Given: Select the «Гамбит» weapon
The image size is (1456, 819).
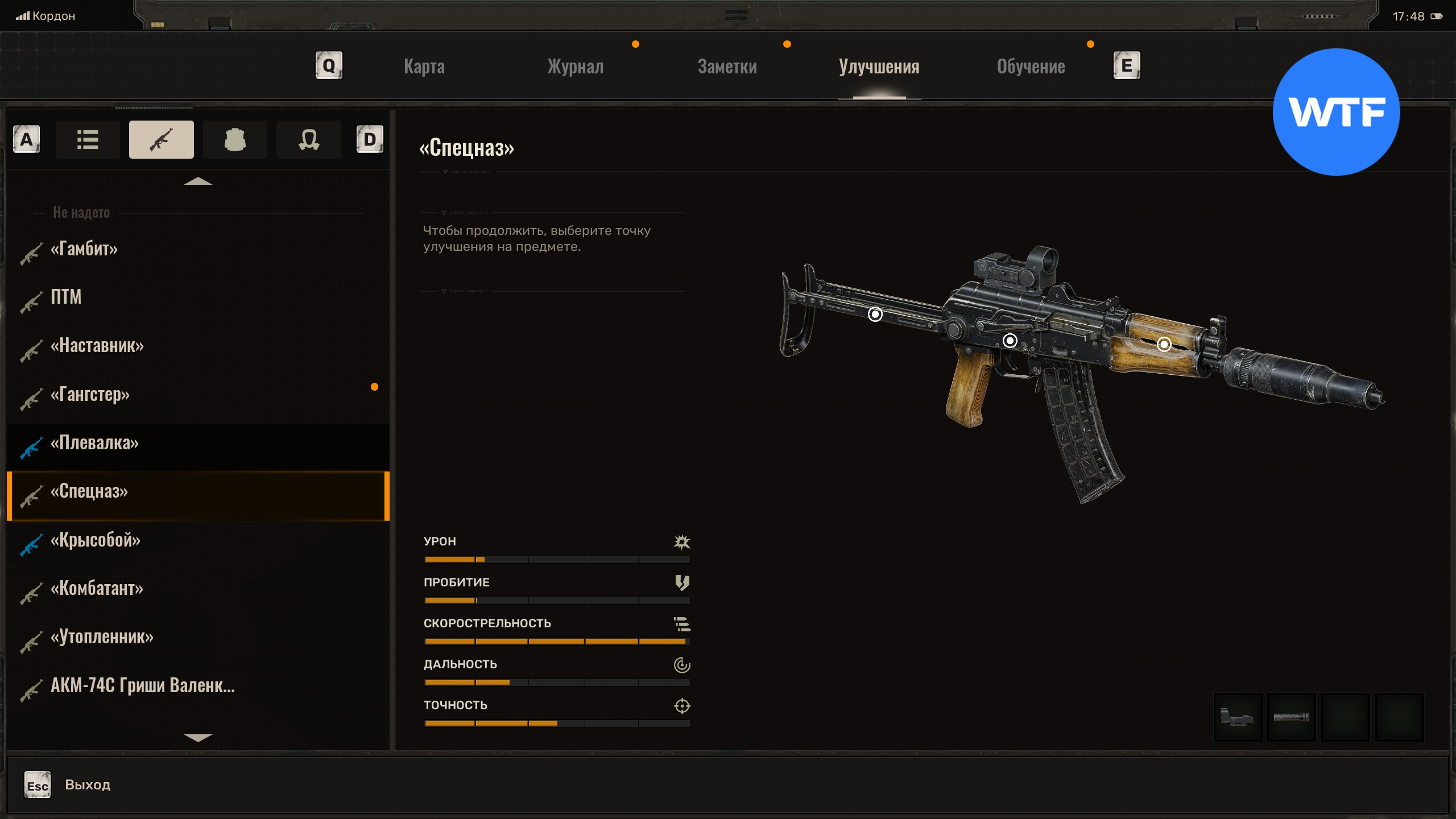Looking at the screenshot, I should pos(84,249).
